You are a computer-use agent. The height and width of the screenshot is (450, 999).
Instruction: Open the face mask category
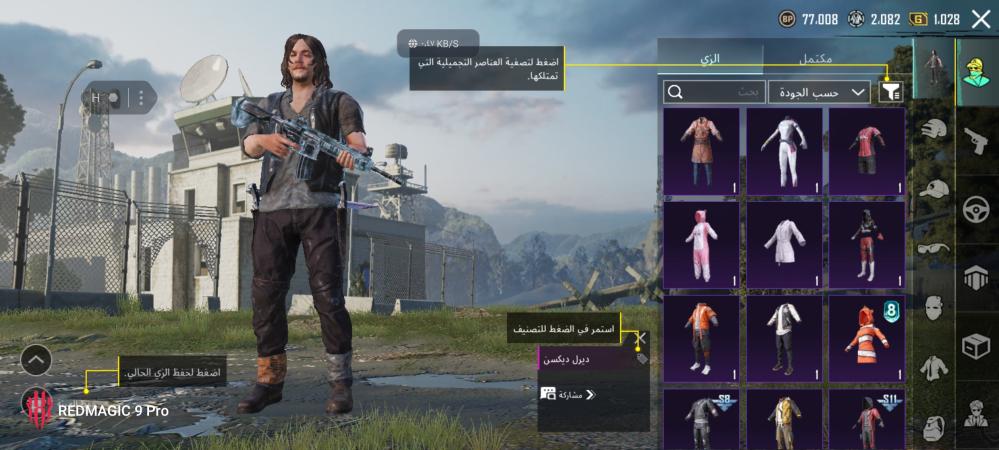point(934,308)
